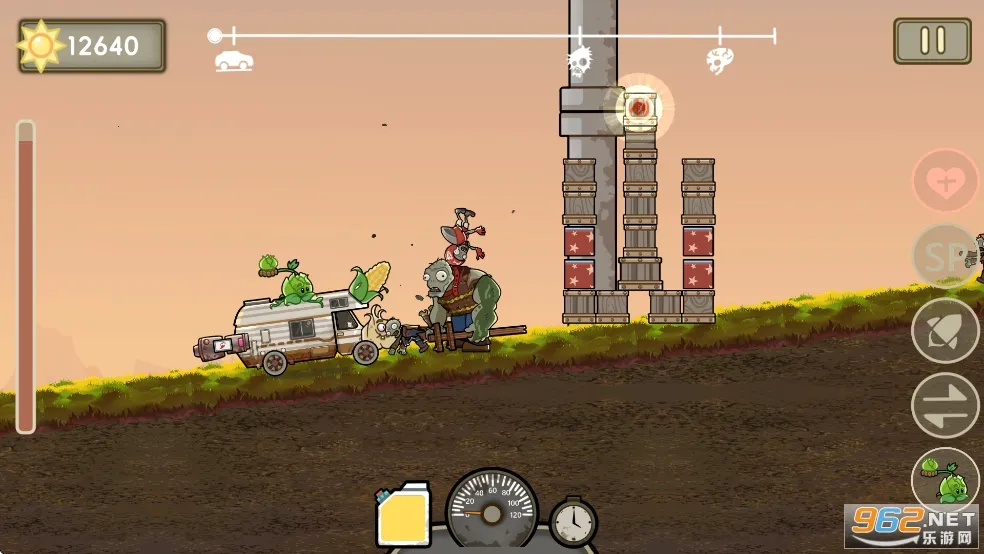
Task: Activate the SP special ability
Action: pos(944,256)
